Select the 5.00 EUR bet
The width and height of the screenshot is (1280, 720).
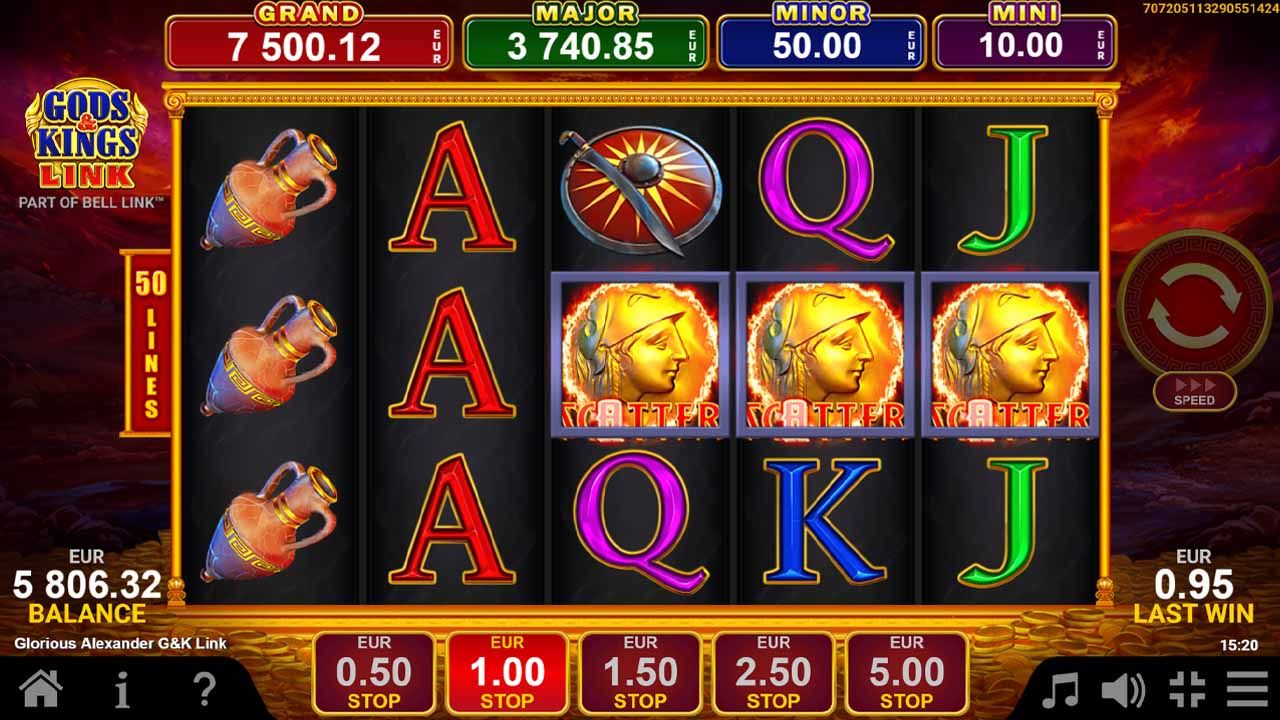coord(911,668)
